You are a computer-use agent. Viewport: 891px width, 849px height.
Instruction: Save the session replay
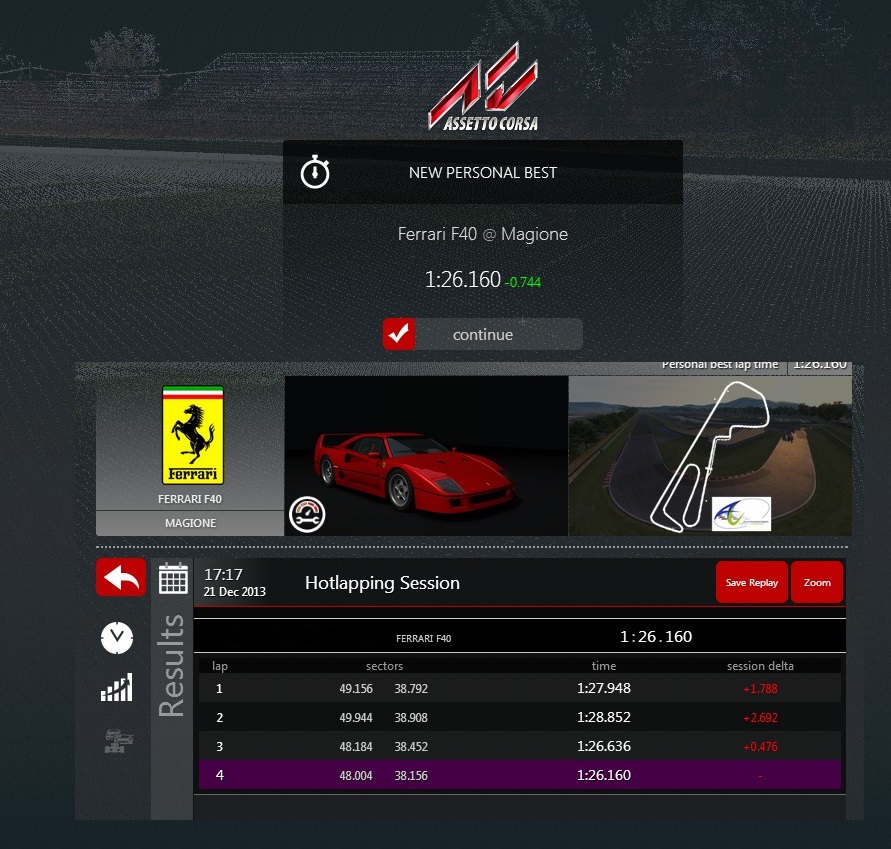point(751,583)
